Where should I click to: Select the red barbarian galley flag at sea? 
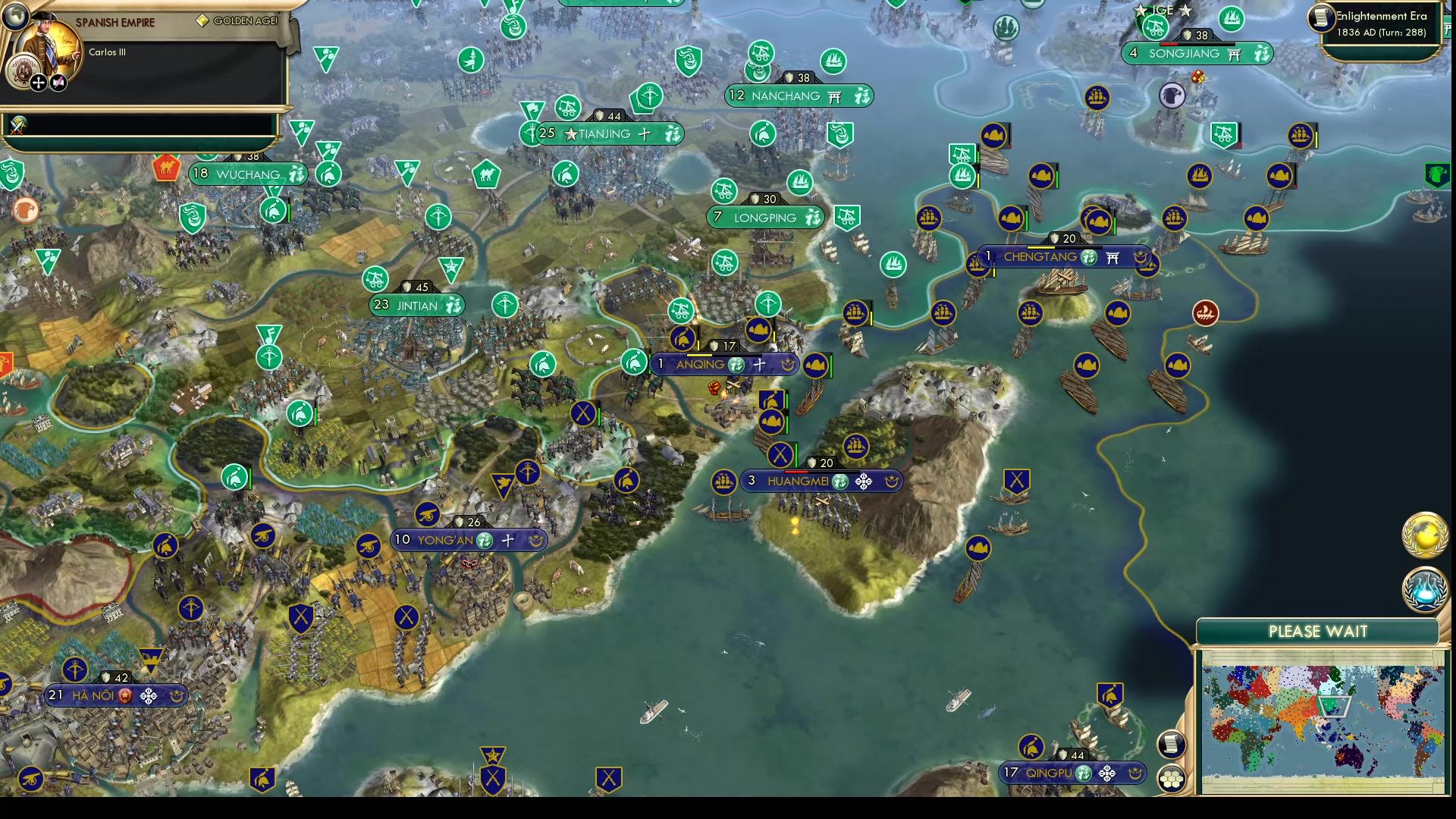point(1204,314)
